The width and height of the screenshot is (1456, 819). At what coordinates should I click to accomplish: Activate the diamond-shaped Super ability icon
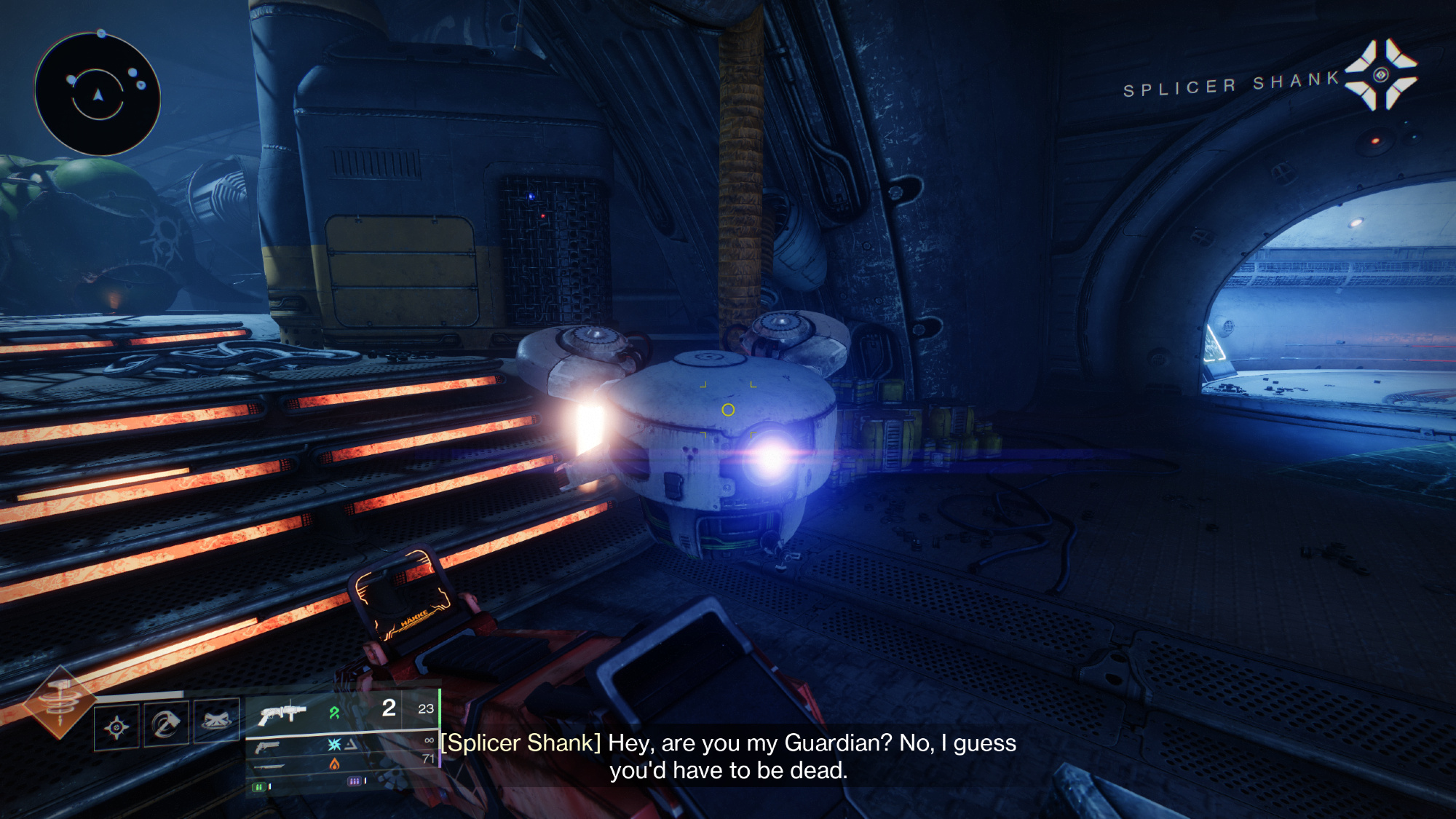[x=60, y=702]
